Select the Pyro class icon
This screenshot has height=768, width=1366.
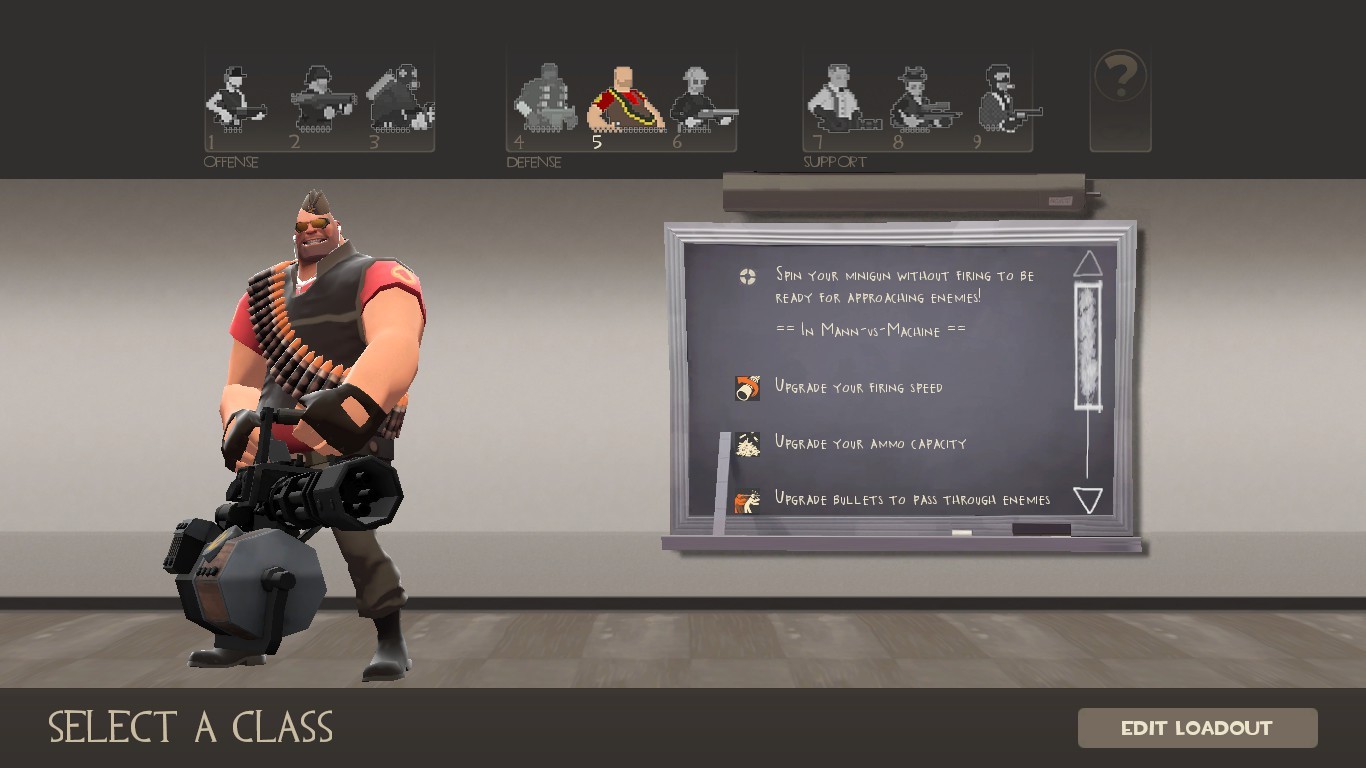400,95
